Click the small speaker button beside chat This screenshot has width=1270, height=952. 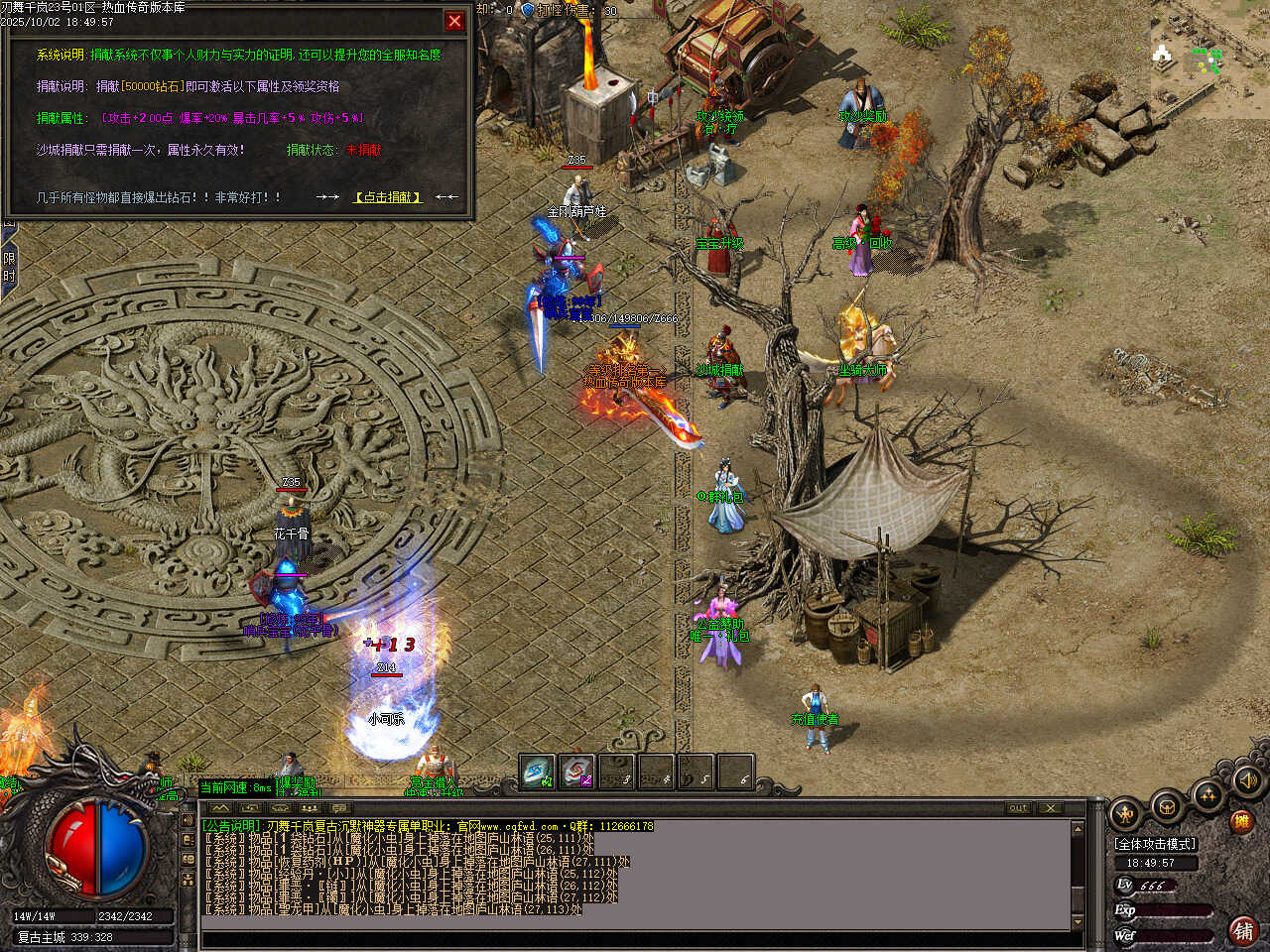click(189, 822)
